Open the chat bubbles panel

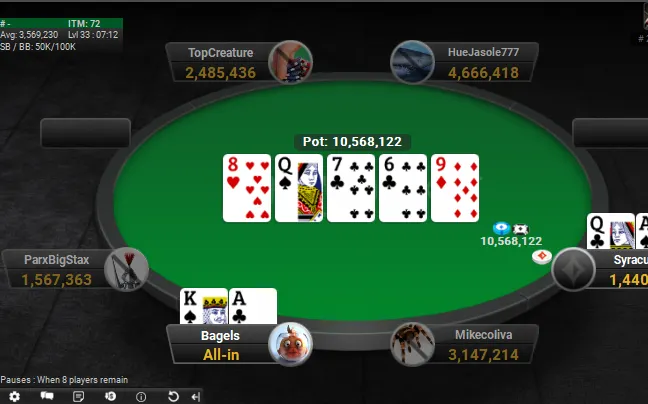pyautogui.click(x=46, y=396)
